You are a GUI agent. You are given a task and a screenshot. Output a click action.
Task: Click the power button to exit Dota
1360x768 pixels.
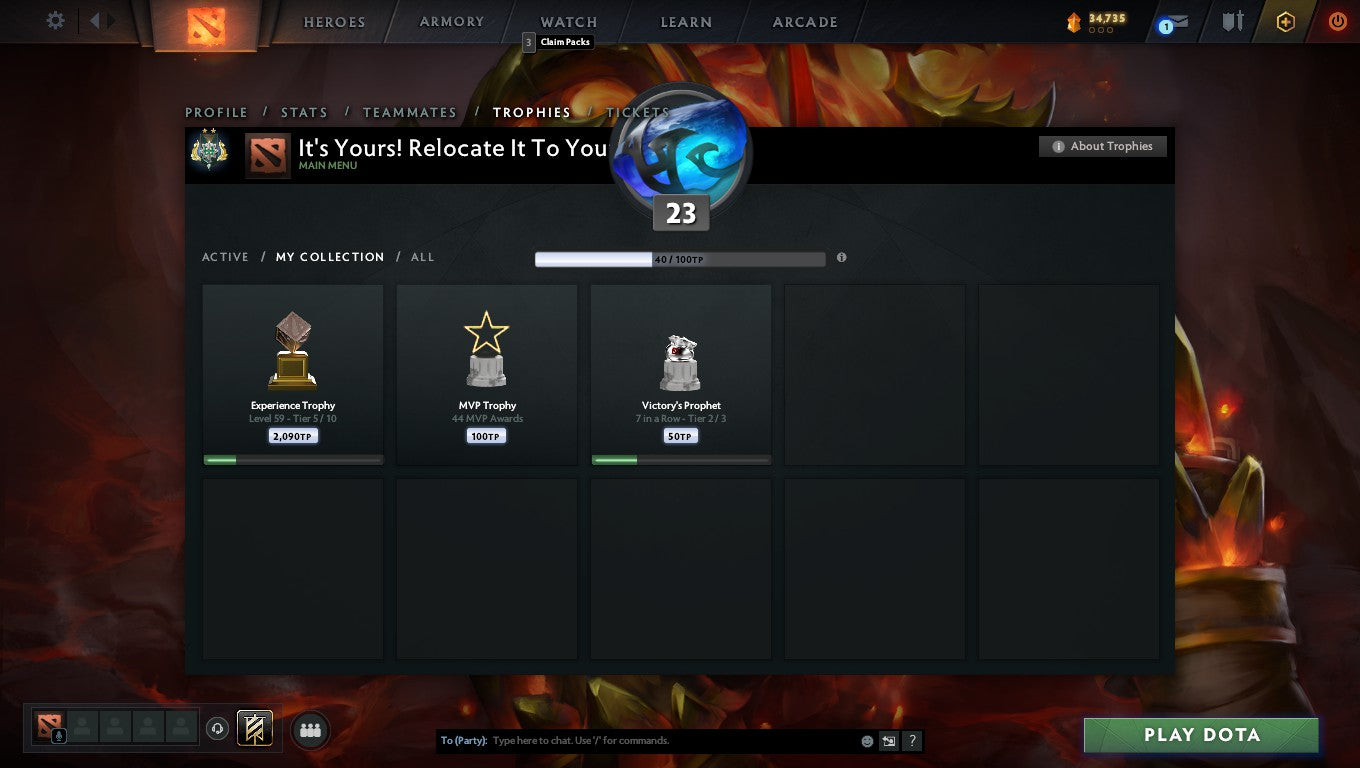[1337, 20]
